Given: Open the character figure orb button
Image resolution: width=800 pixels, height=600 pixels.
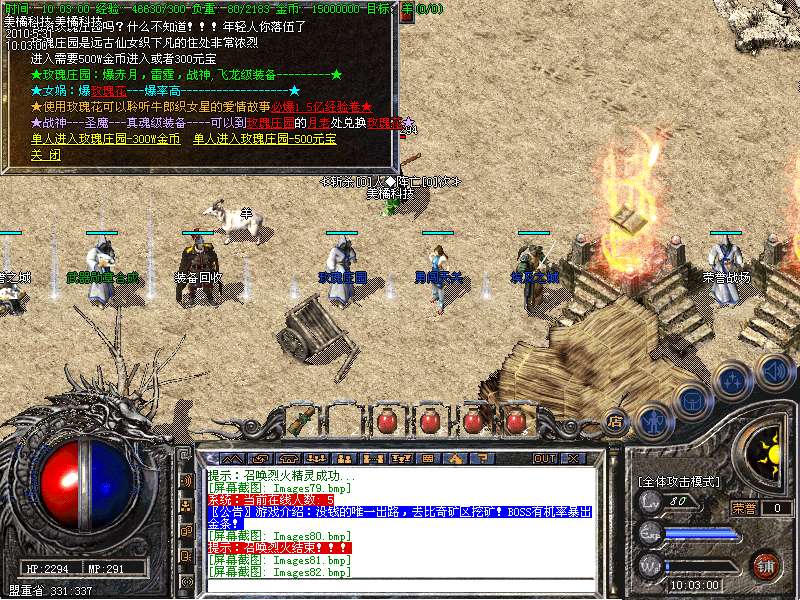Looking at the screenshot, I should click(x=653, y=422).
